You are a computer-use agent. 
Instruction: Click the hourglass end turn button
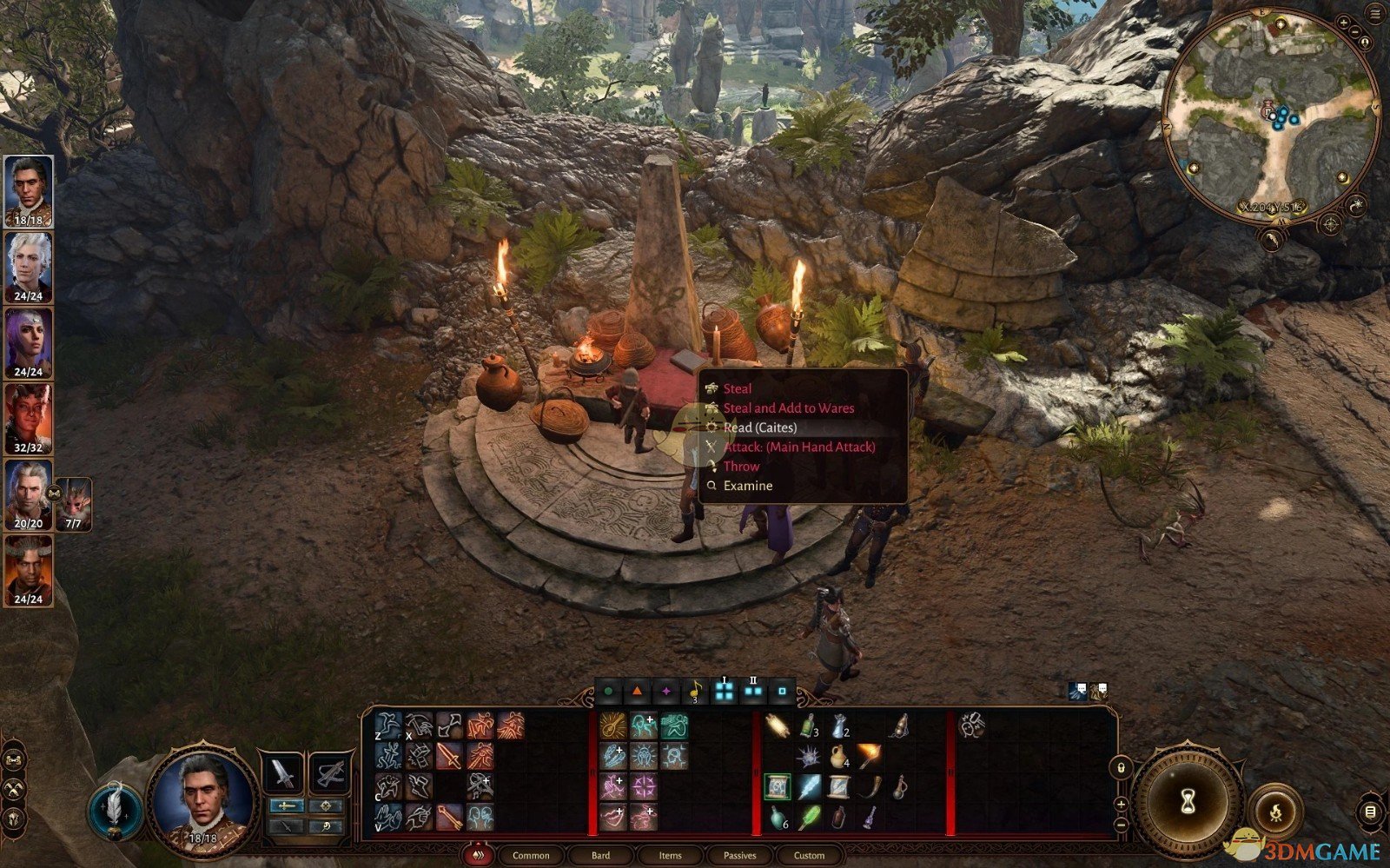click(x=1188, y=802)
